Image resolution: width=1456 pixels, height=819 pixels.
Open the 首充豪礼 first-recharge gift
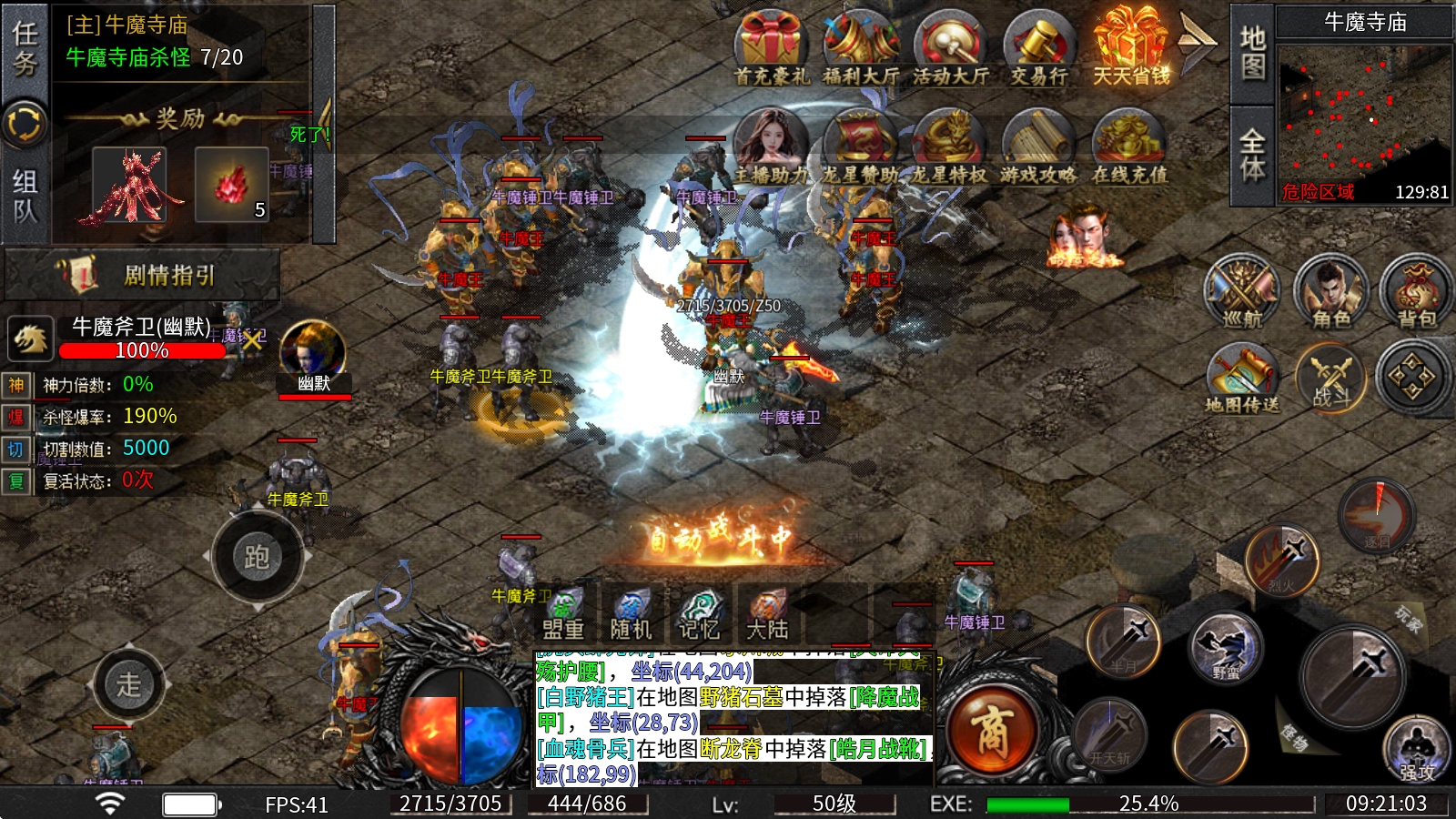(x=771, y=47)
